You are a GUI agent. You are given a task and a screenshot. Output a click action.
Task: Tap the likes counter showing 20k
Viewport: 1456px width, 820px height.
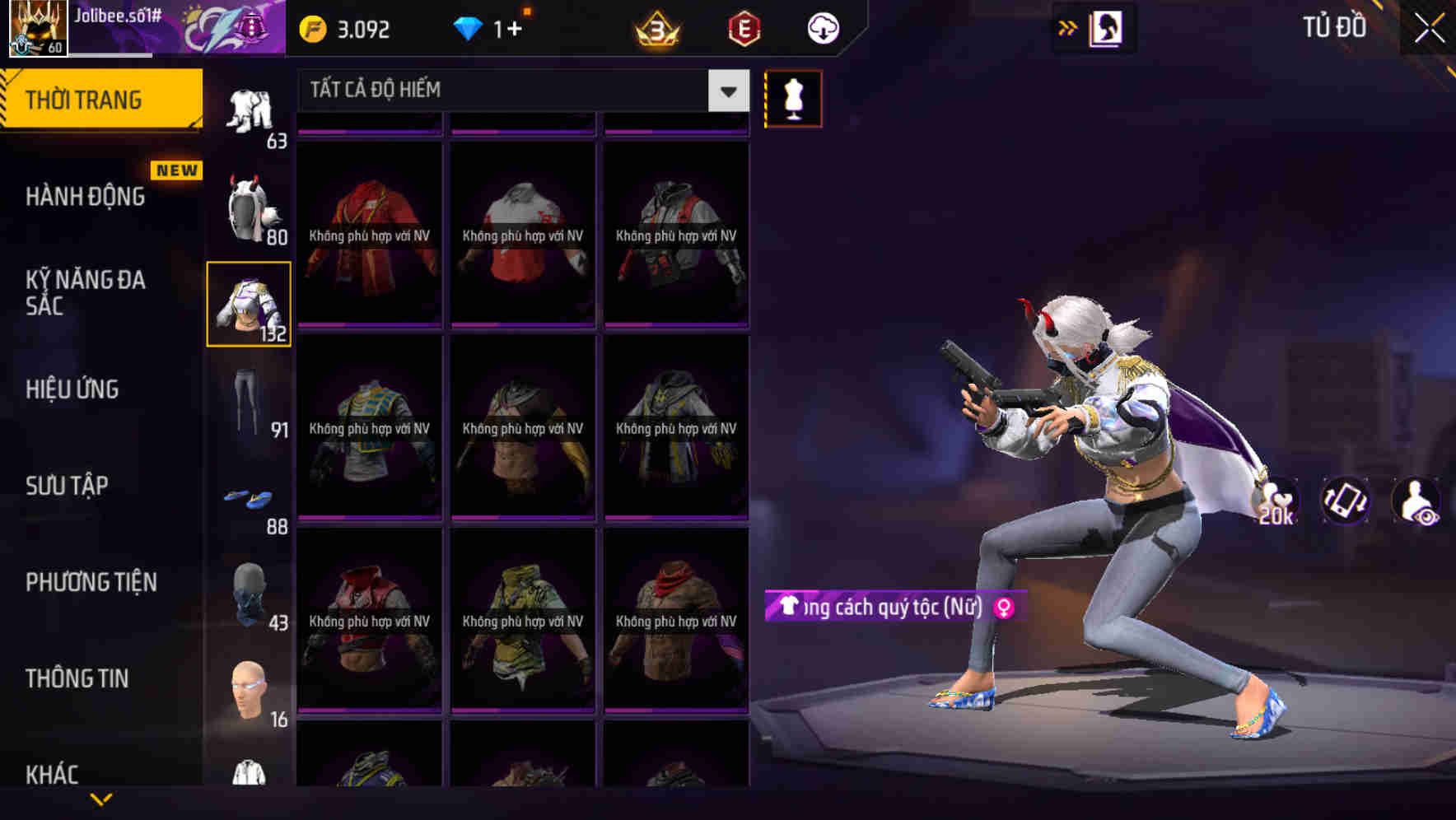1276,501
